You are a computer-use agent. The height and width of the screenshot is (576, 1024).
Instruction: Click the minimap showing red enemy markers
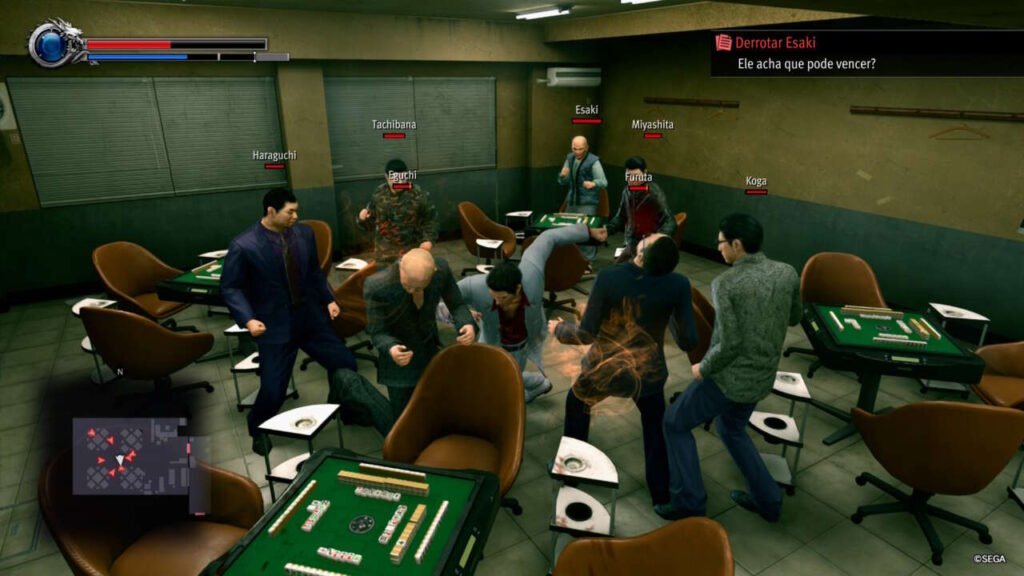[130, 456]
